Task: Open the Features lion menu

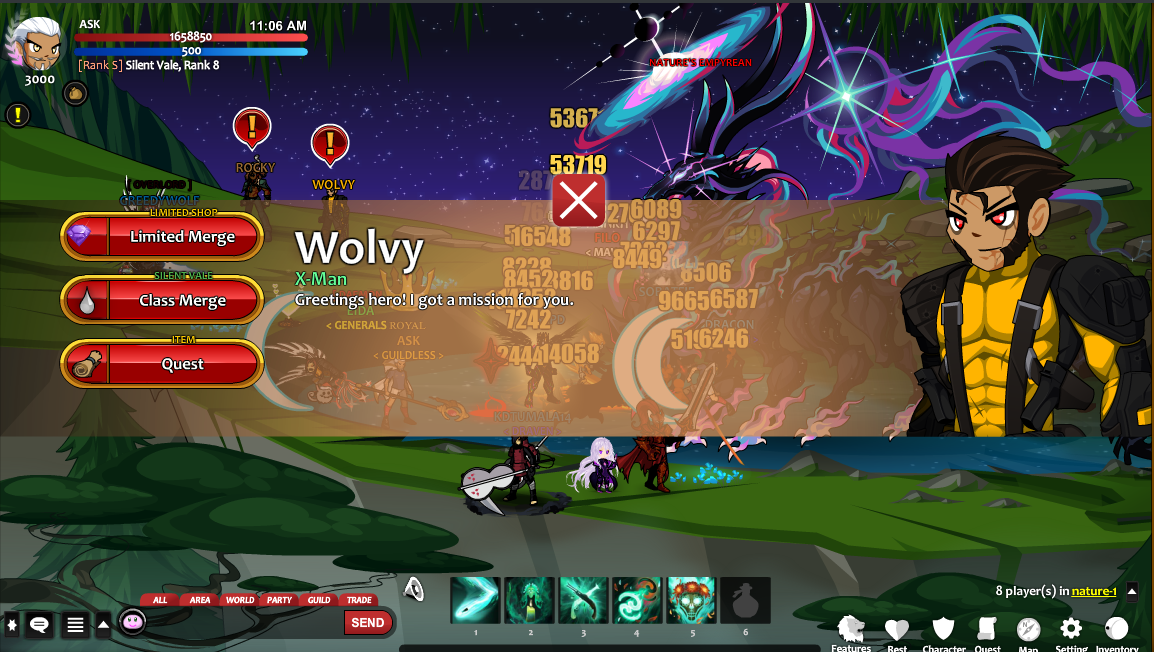Action: tap(851, 630)
